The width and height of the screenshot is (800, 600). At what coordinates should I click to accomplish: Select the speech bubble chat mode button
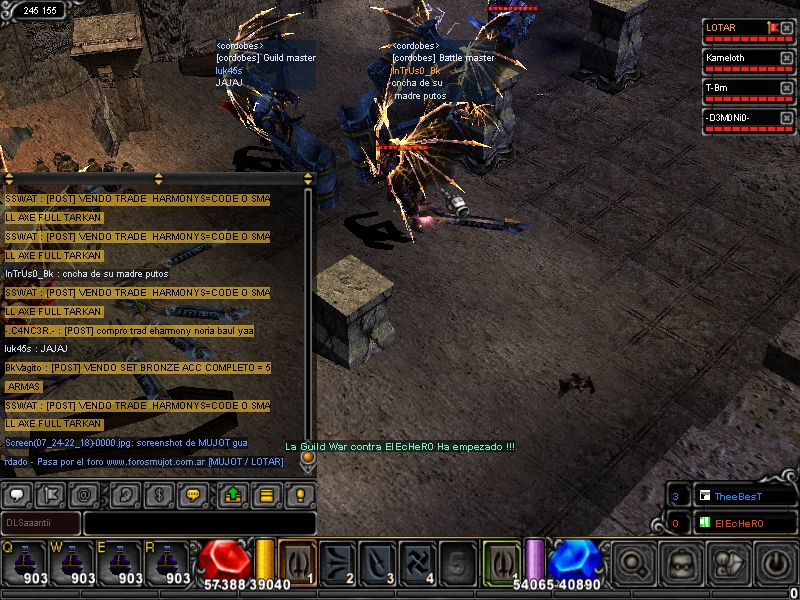pyautogui.click(x=17, y=494)
